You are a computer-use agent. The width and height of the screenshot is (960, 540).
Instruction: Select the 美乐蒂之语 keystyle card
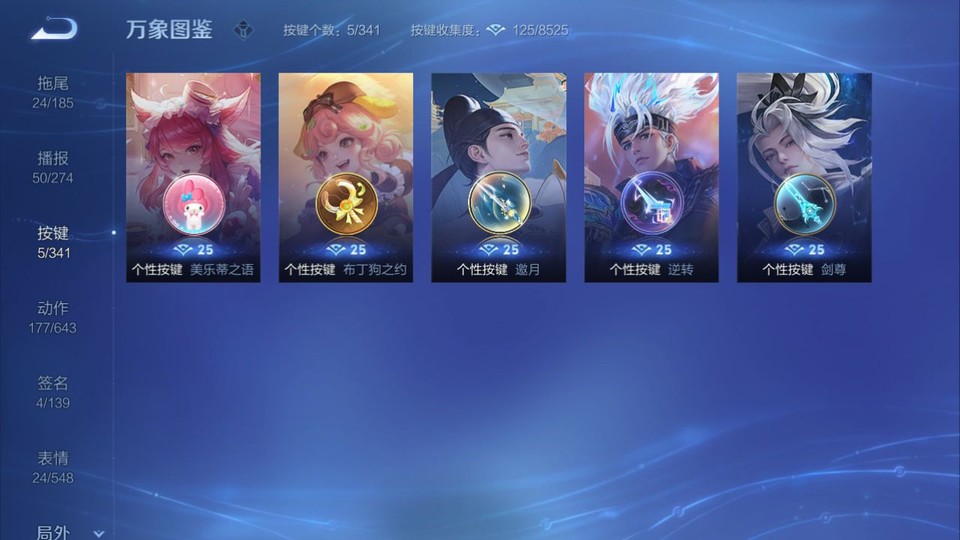(x=193, y=177)
